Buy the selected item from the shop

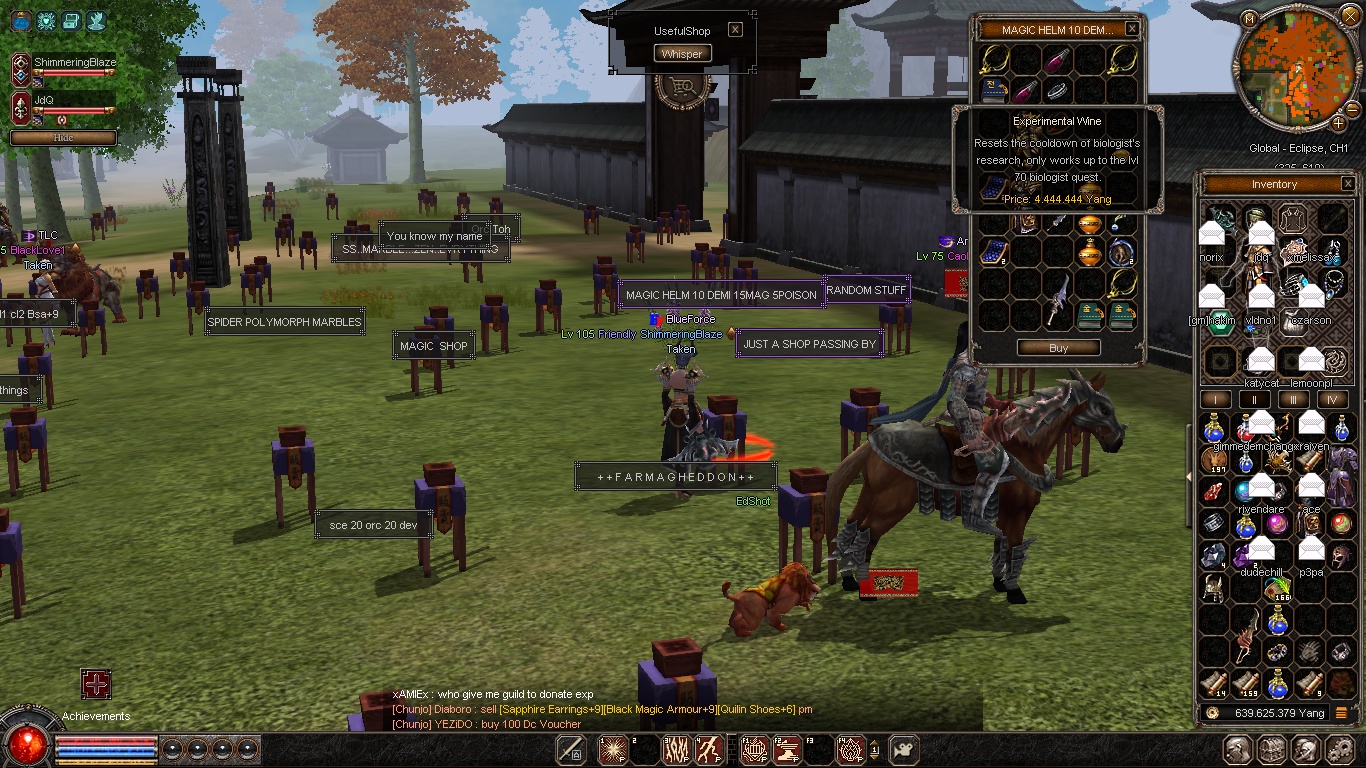click(1058, 348)
